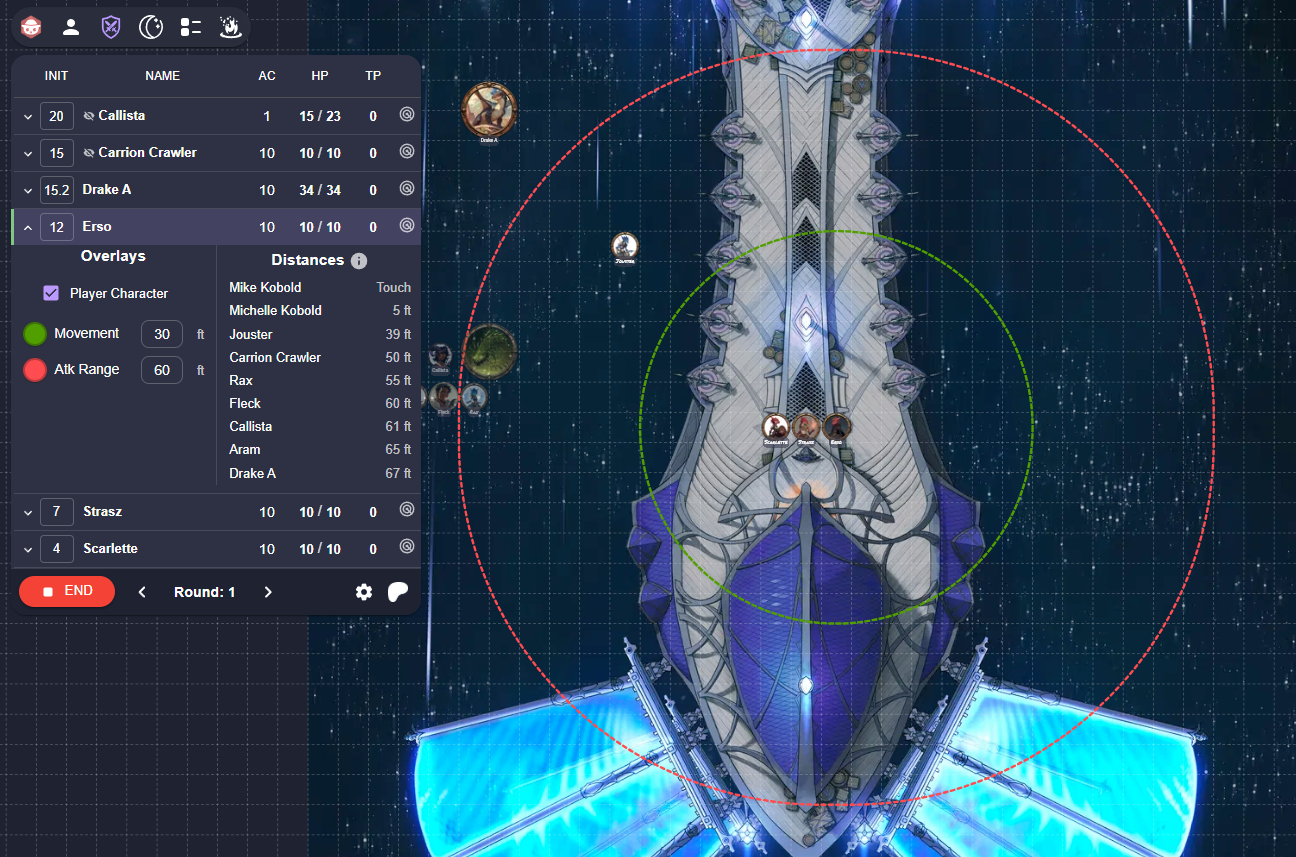
Task: Click the target icon on Carrion Crawler row
Action: (407, 152)
